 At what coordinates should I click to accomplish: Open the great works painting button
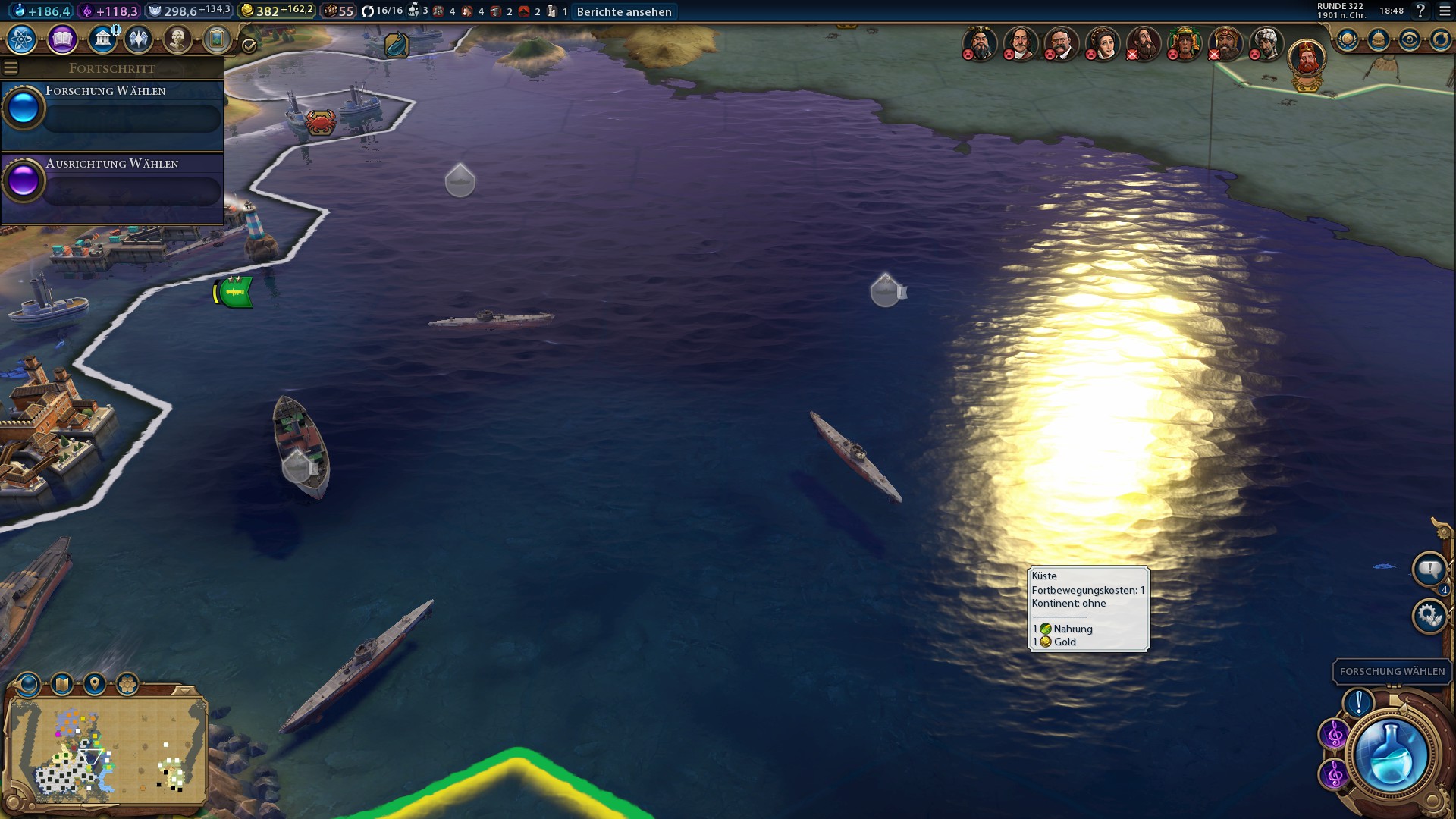coord(217,39)
